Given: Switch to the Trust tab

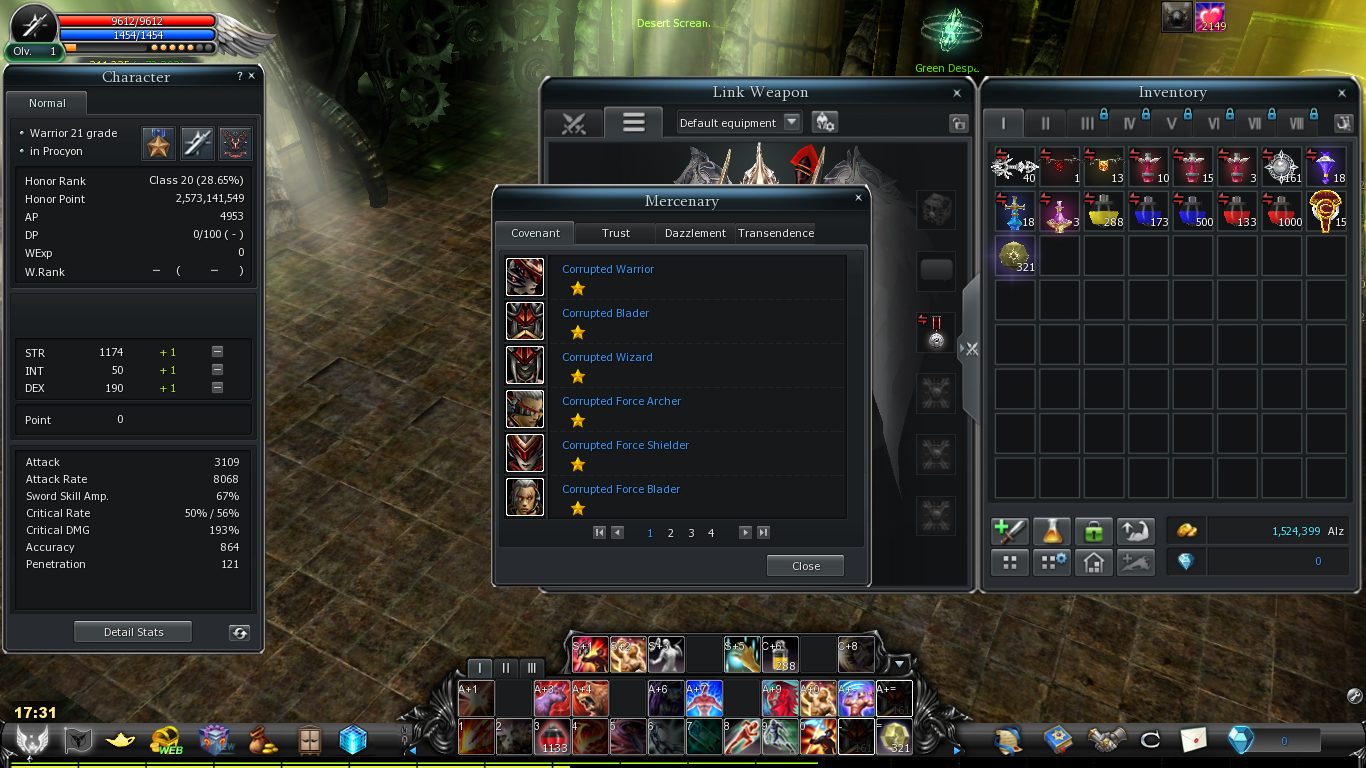Looking at the screenshot, I should pyautogui.click(x=616, y=233).
